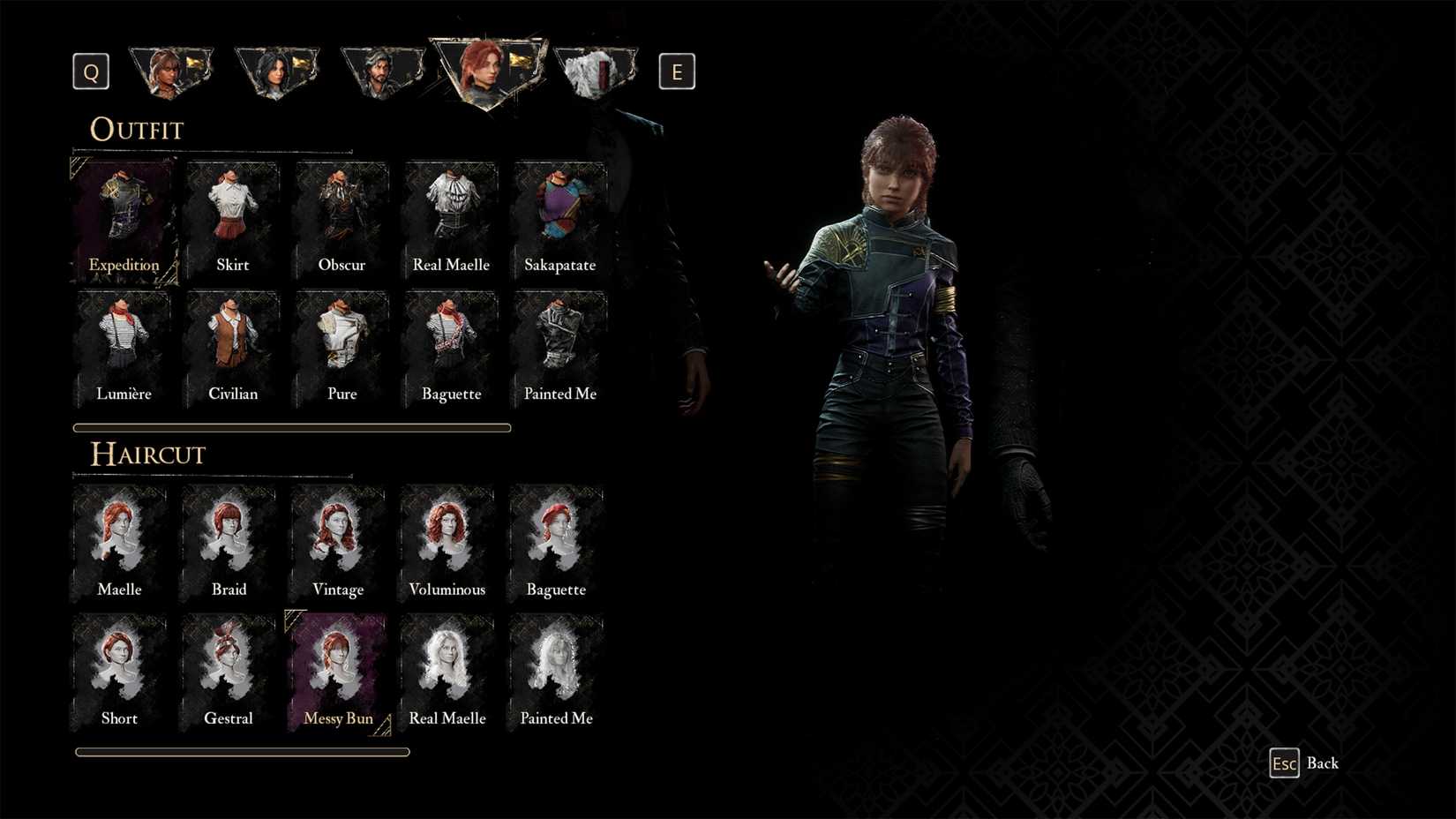
Task: Equip the Sakapatate outfit
Action: click(x=559, y=216)
